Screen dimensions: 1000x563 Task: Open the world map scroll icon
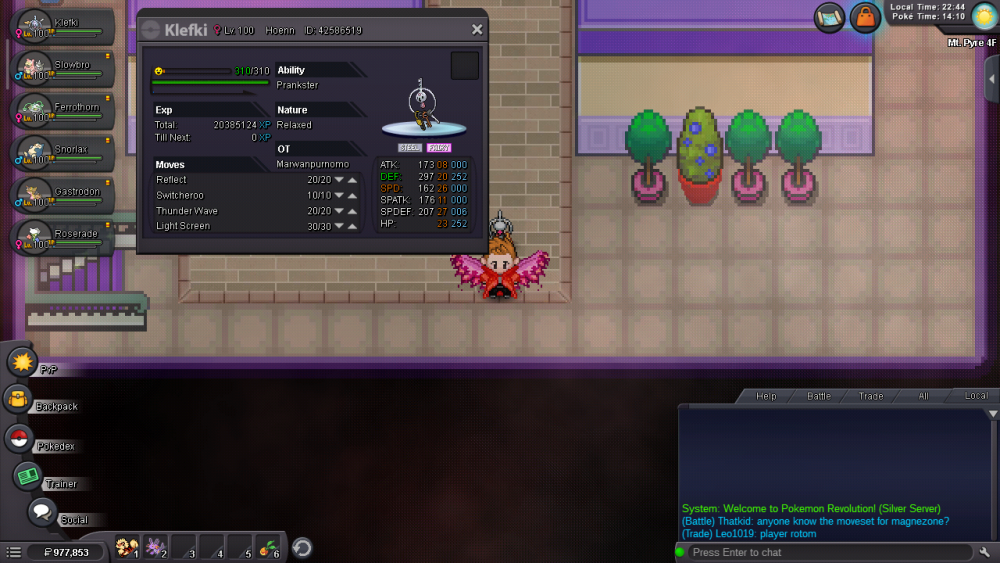click(829, 17)
